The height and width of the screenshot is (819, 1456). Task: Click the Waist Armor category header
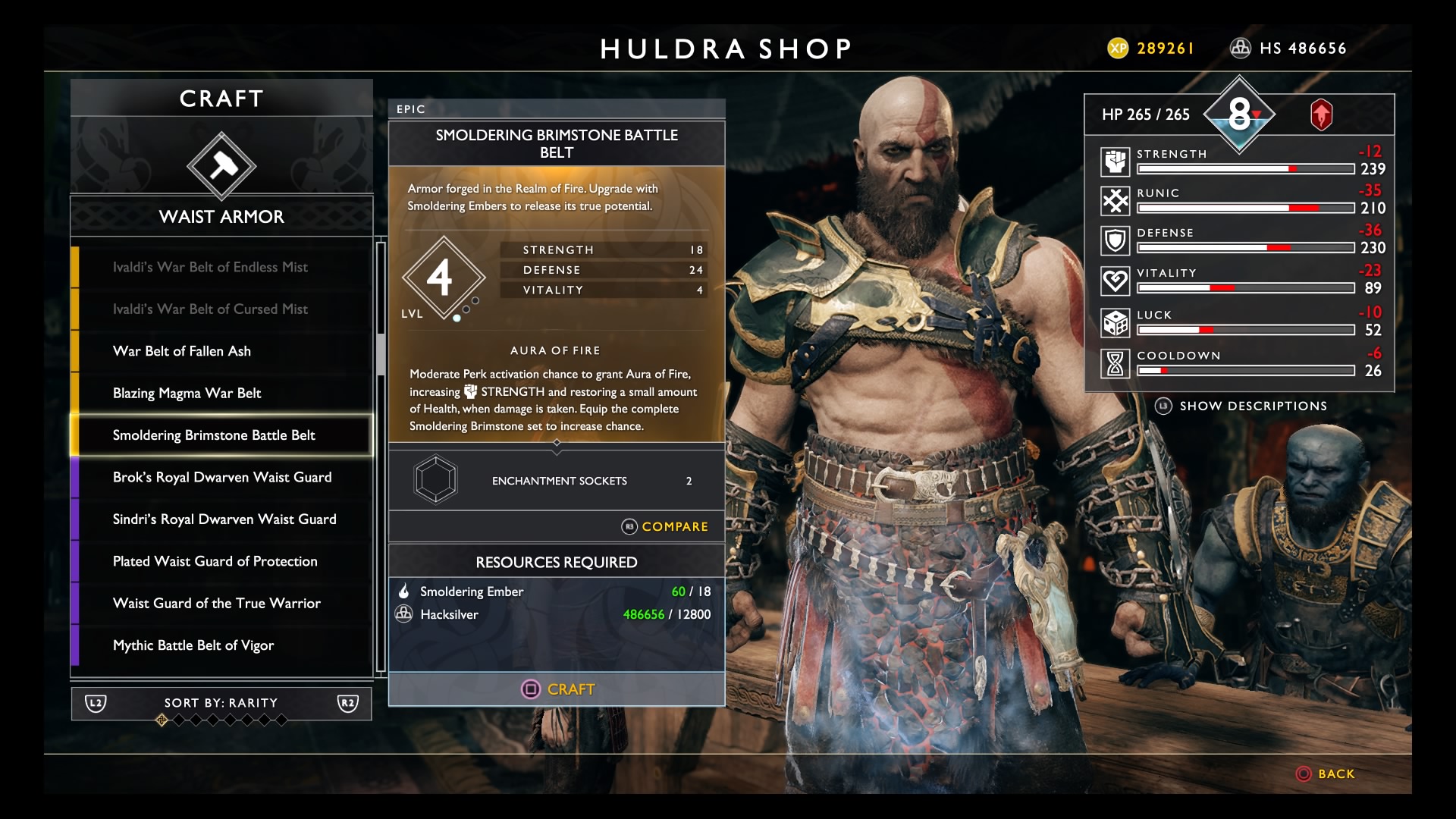coord(221,217)
